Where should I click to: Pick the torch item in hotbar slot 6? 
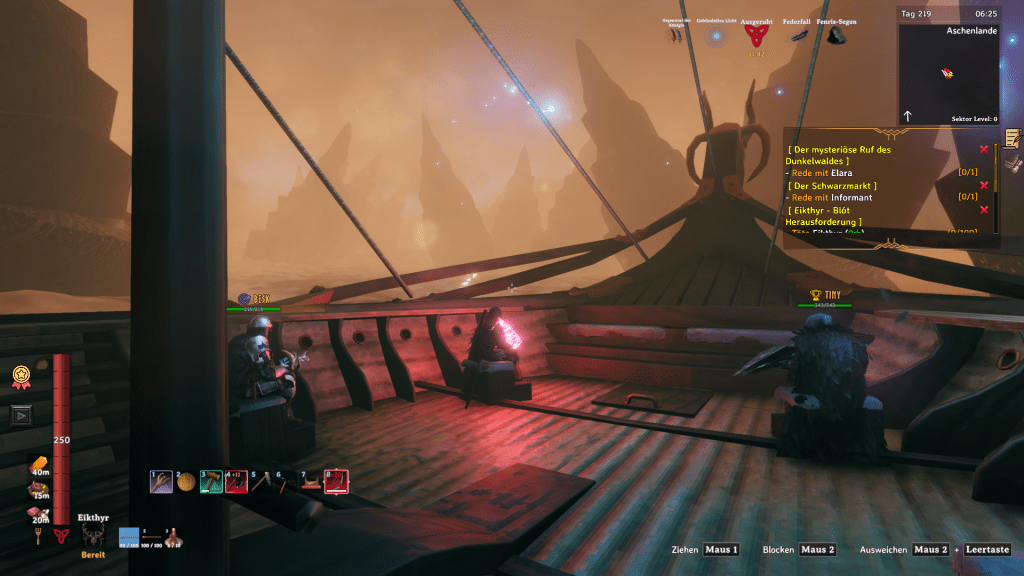click(x=285, y=483)
